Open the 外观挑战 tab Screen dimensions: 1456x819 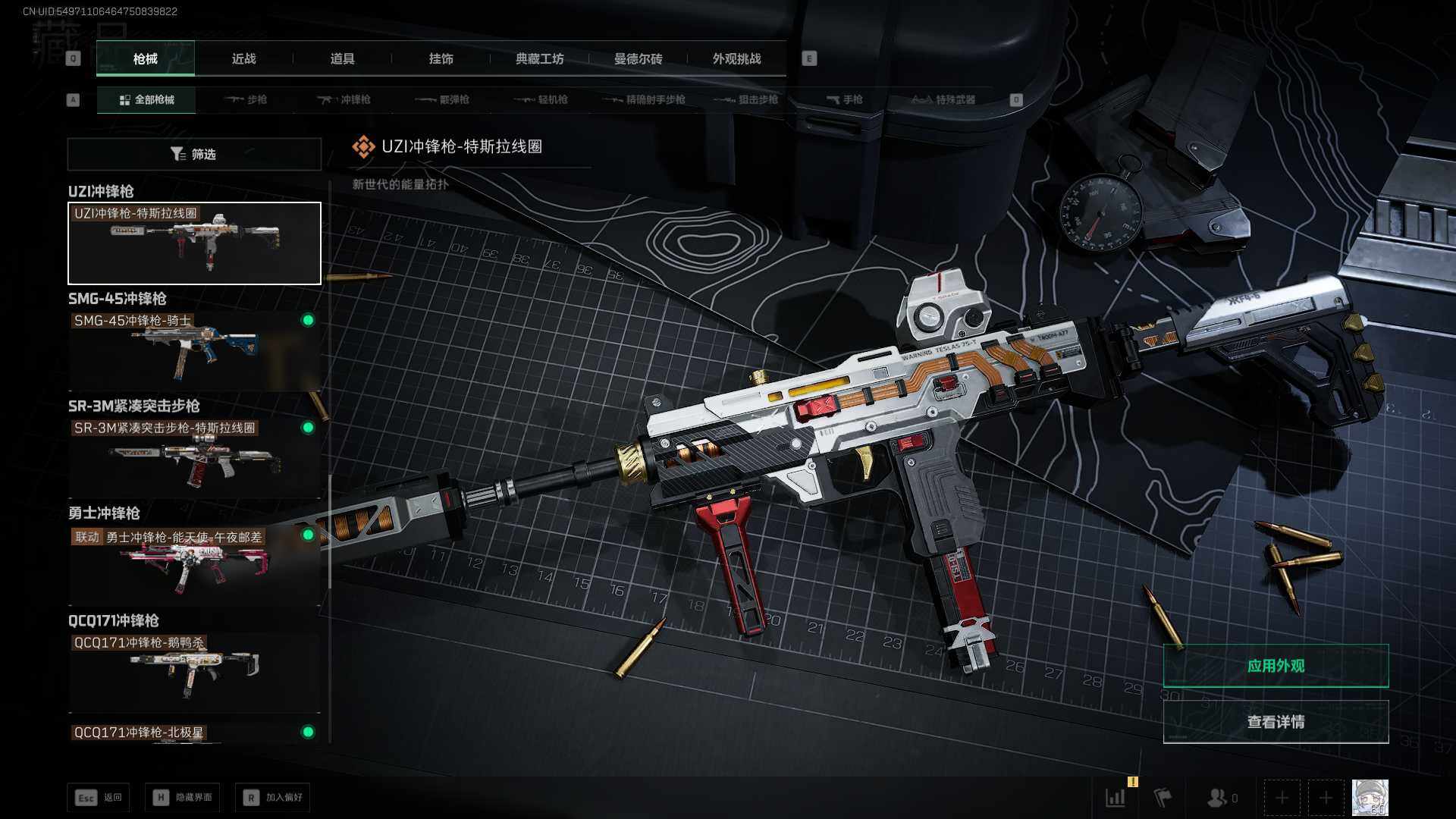coord(736,58)
